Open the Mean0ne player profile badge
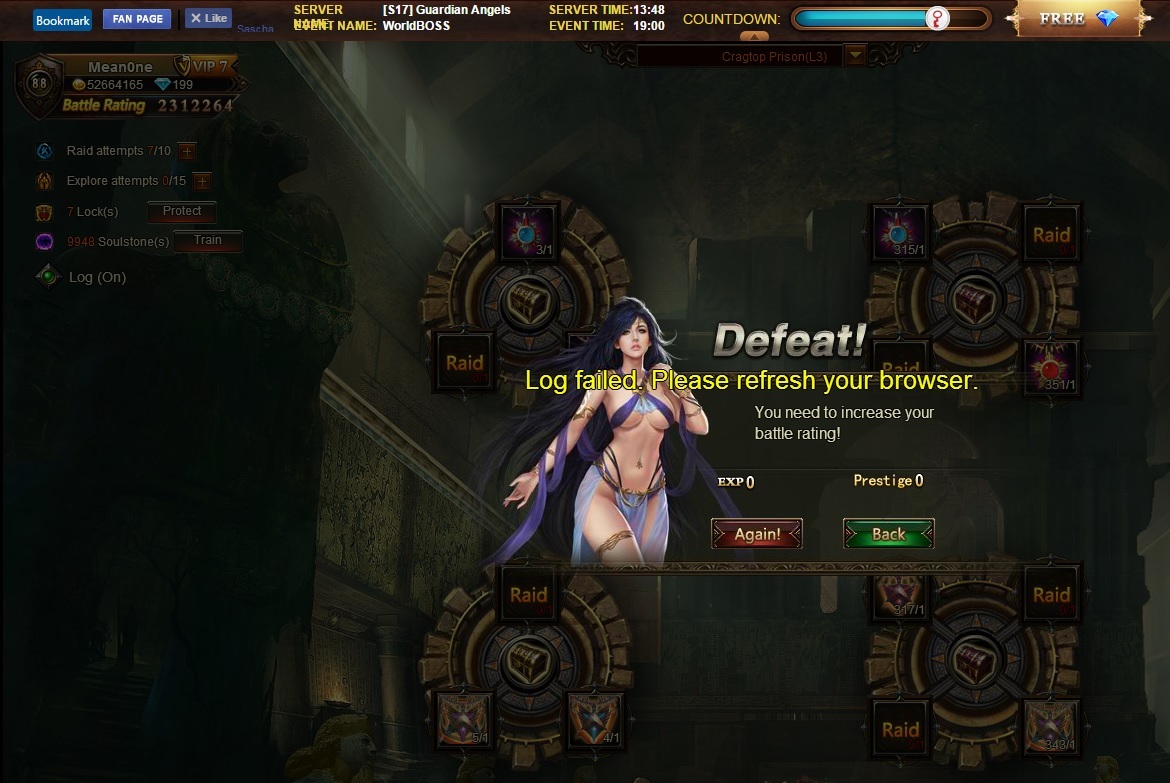Viewport: 1170px width, 783px height. pos(120,67)
